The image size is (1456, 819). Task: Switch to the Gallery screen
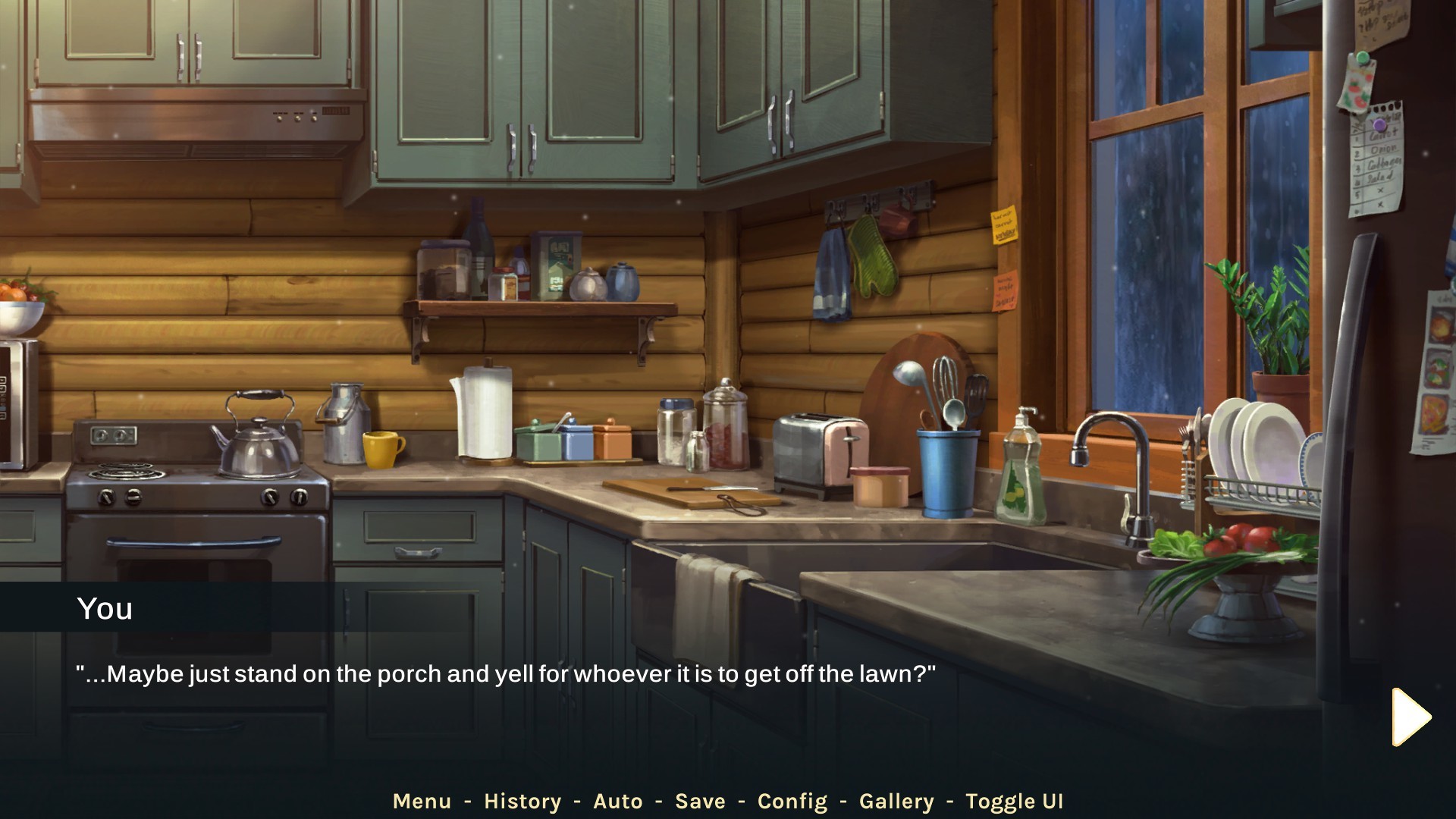pyautogui.click(x=898, y=802)
